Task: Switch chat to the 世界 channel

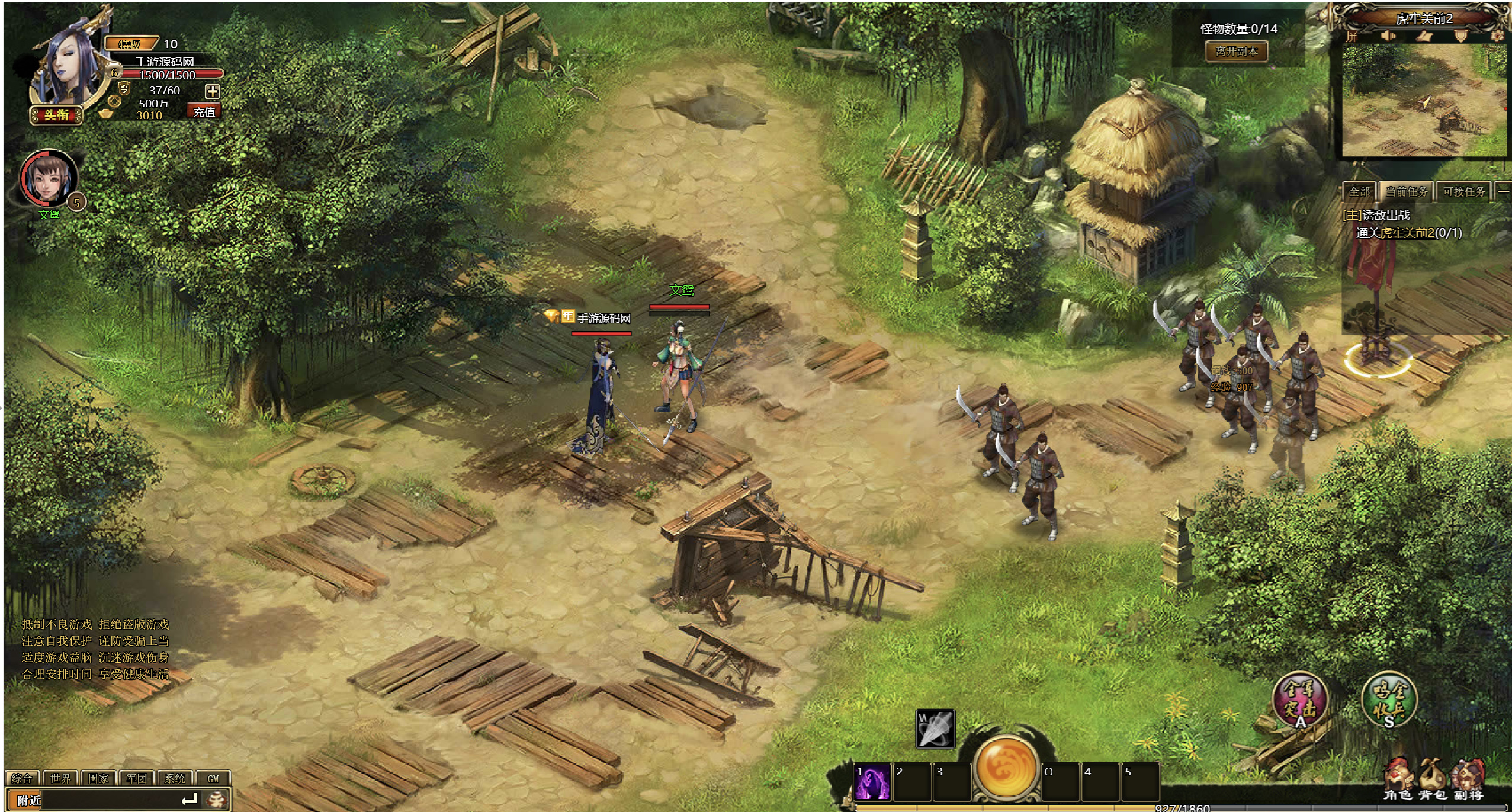Action: pyautogui.click(x=60, y=778)
